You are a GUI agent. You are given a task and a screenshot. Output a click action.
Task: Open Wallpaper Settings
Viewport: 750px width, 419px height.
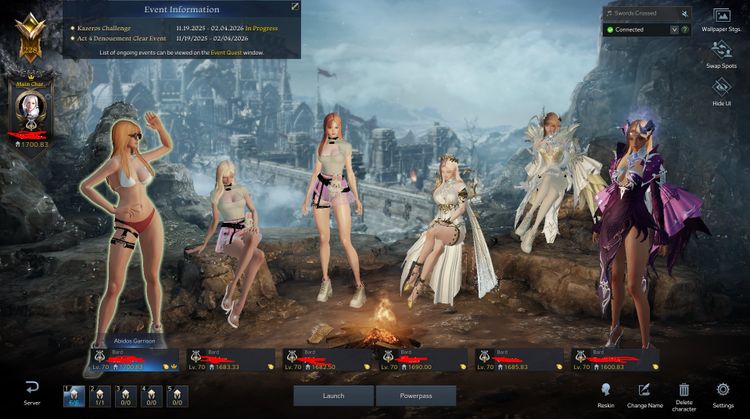(721, 20)
